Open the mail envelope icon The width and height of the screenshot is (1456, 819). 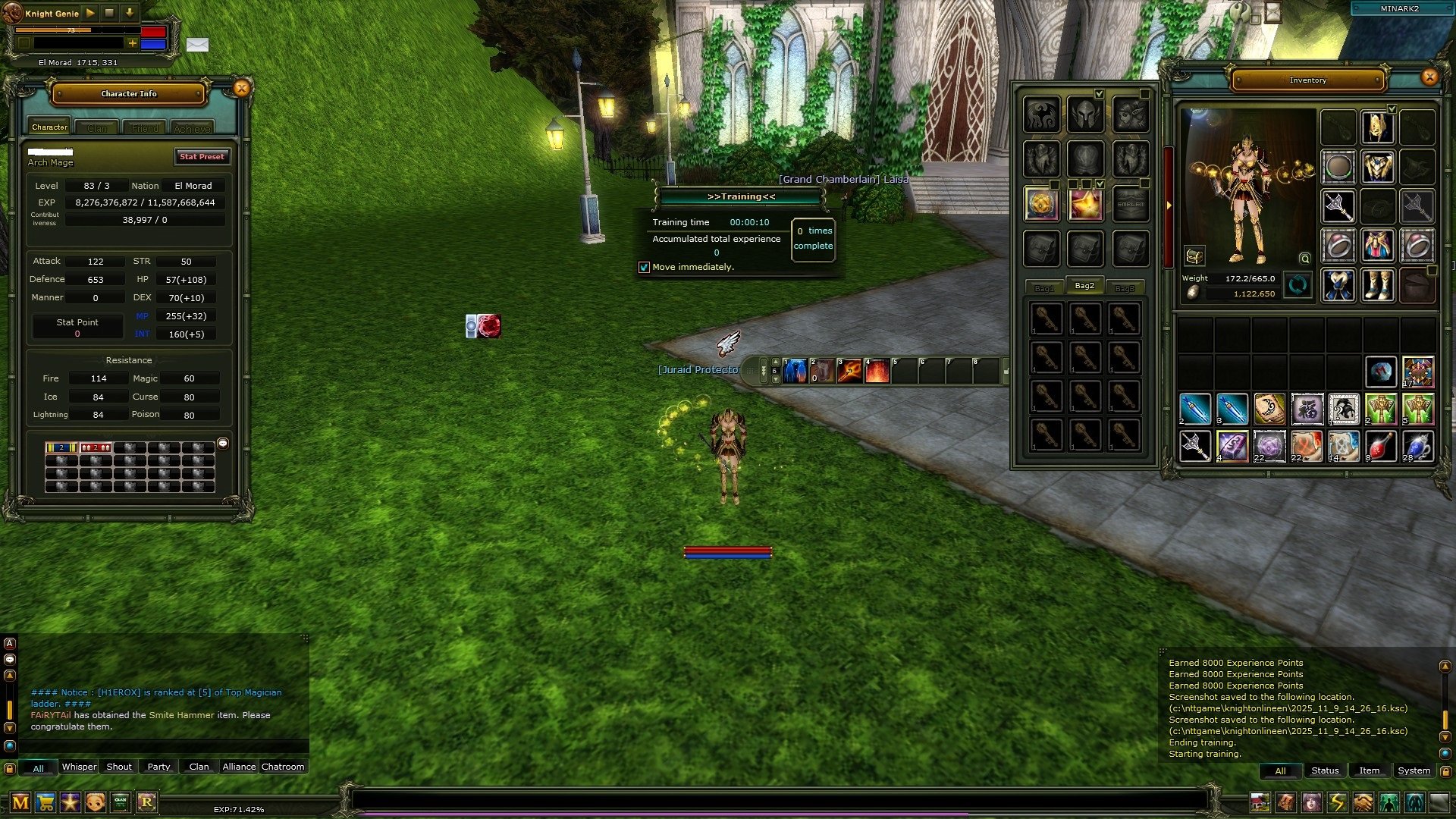point(197,45)
